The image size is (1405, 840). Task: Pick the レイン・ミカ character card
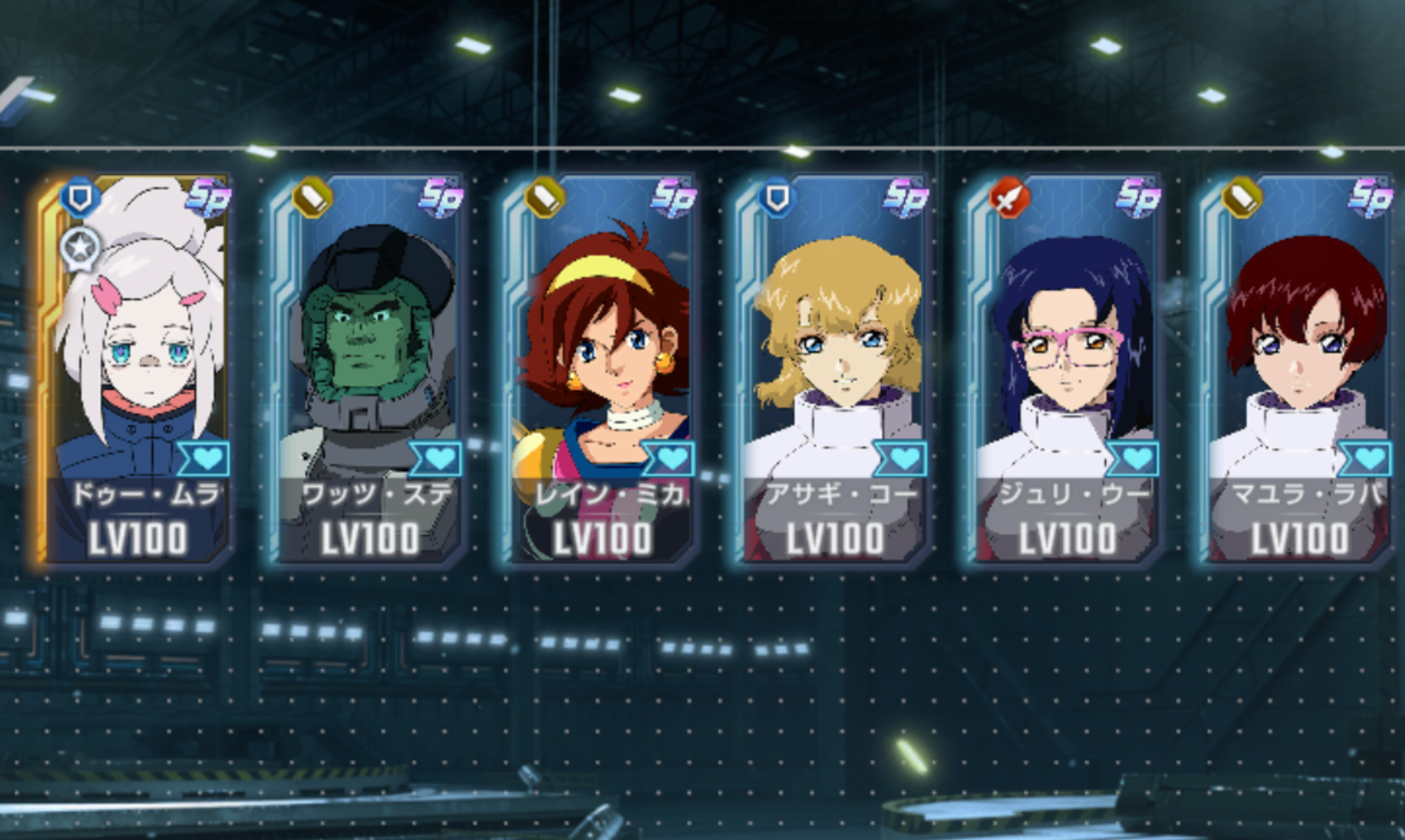click(x=603, y=370)
